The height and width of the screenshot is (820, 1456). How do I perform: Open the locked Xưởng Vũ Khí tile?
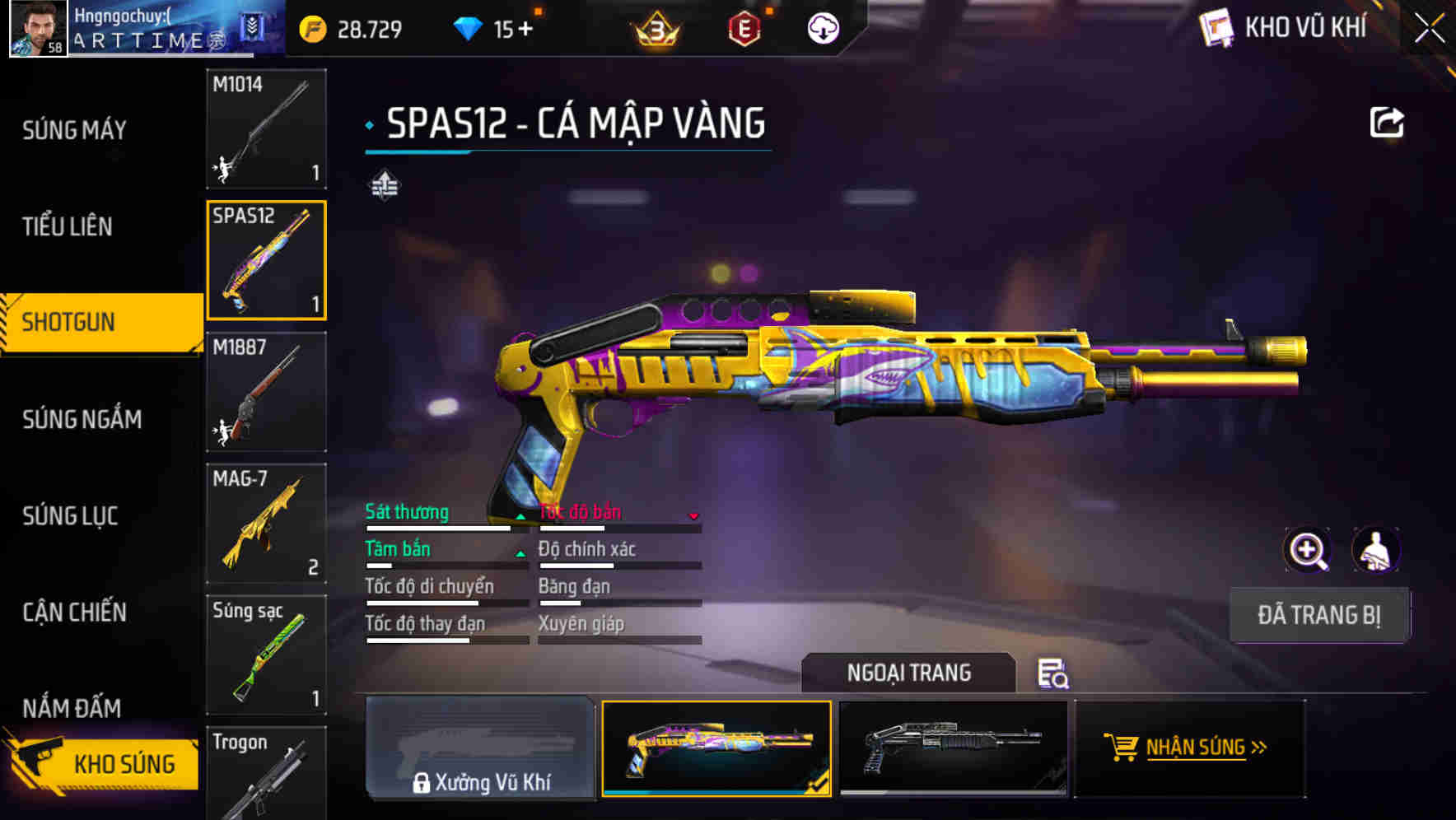coord(480,748)
